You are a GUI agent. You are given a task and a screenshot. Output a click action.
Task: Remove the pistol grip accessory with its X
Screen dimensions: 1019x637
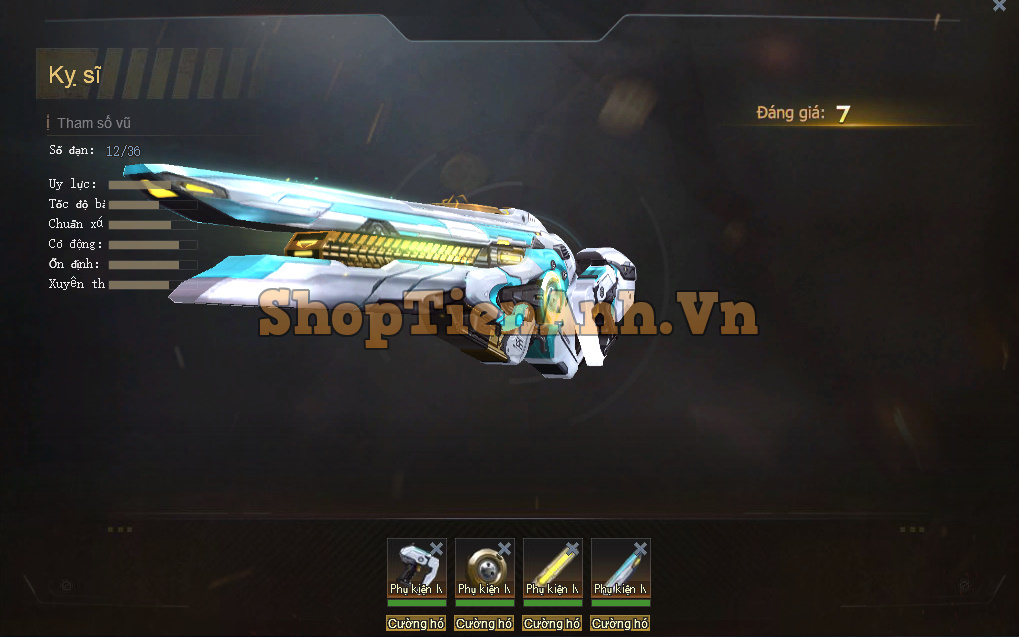(437, 548)
